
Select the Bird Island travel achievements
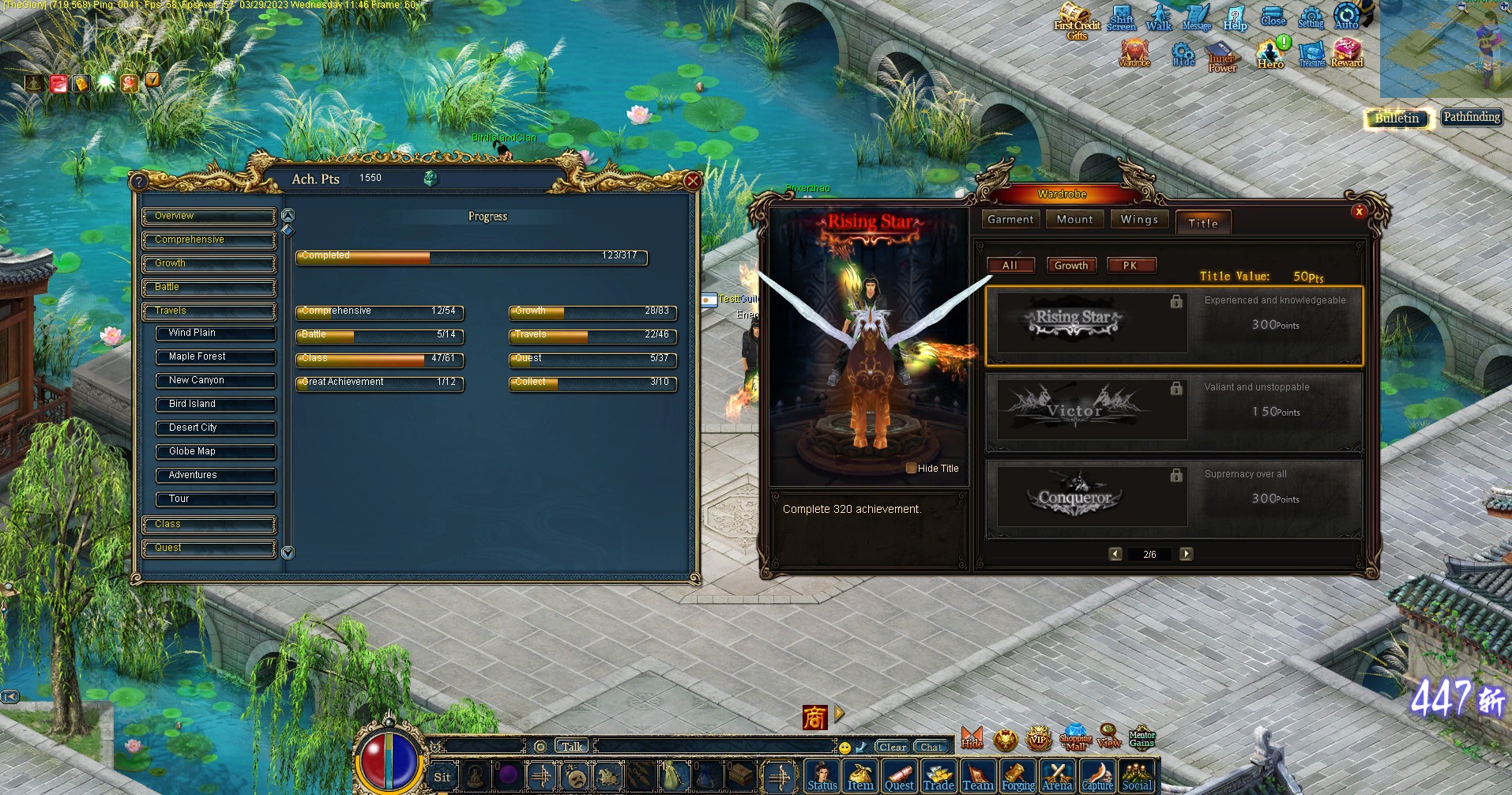pos(216,404)
